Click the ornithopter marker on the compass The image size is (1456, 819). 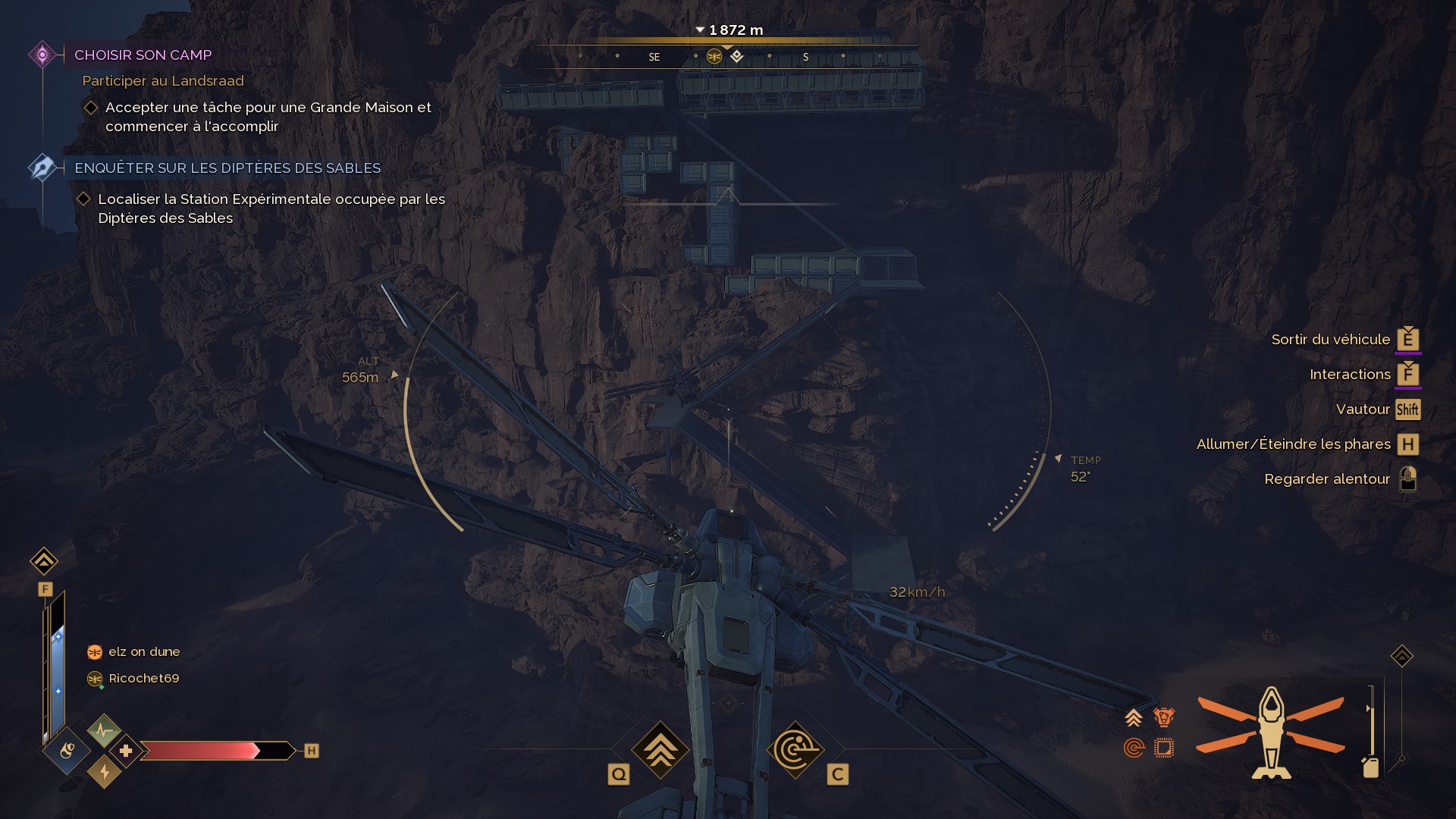pyautogui.click(x=714, y=56)
